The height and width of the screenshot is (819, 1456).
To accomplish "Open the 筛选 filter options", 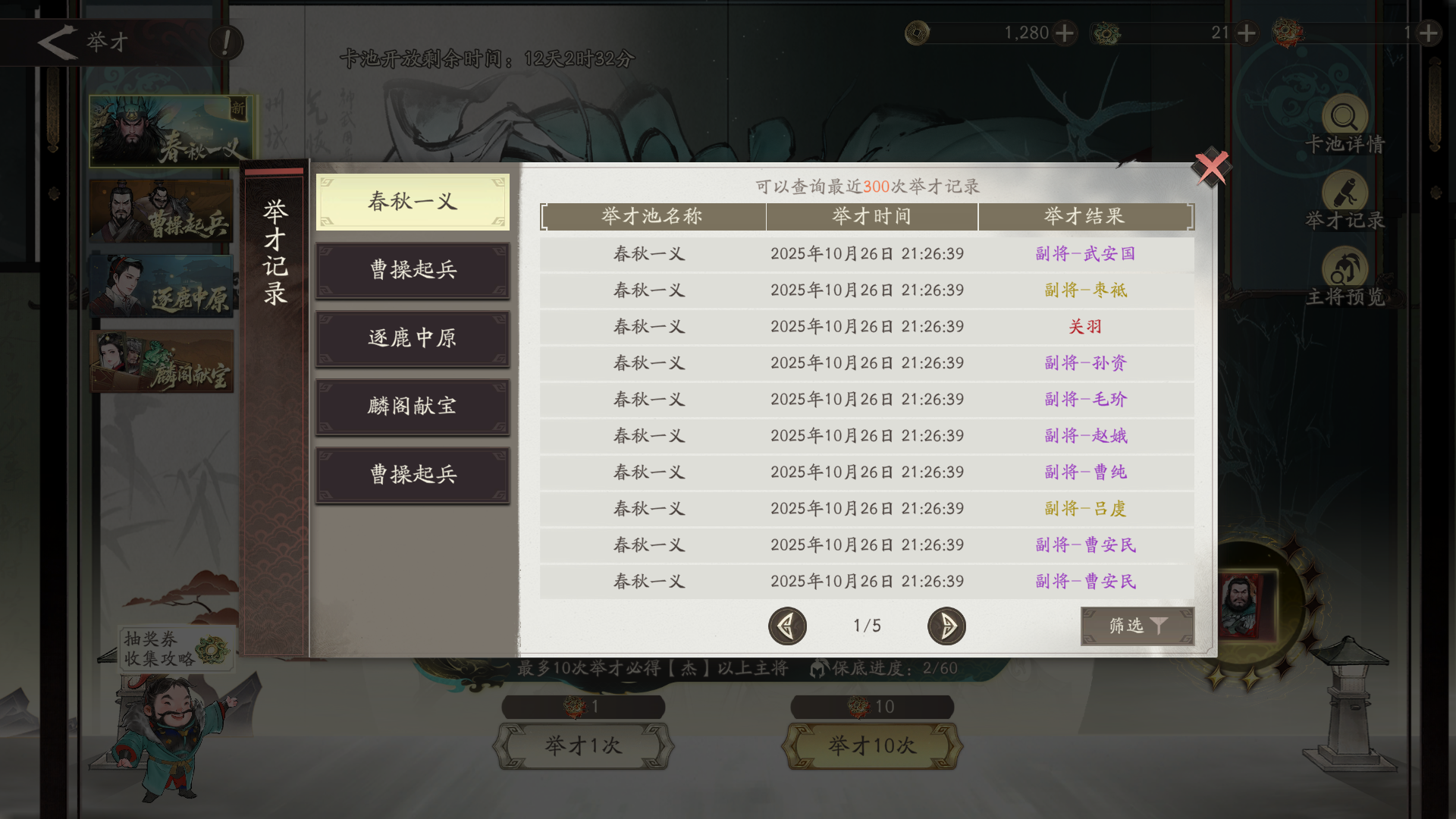I will (1137, 627).
